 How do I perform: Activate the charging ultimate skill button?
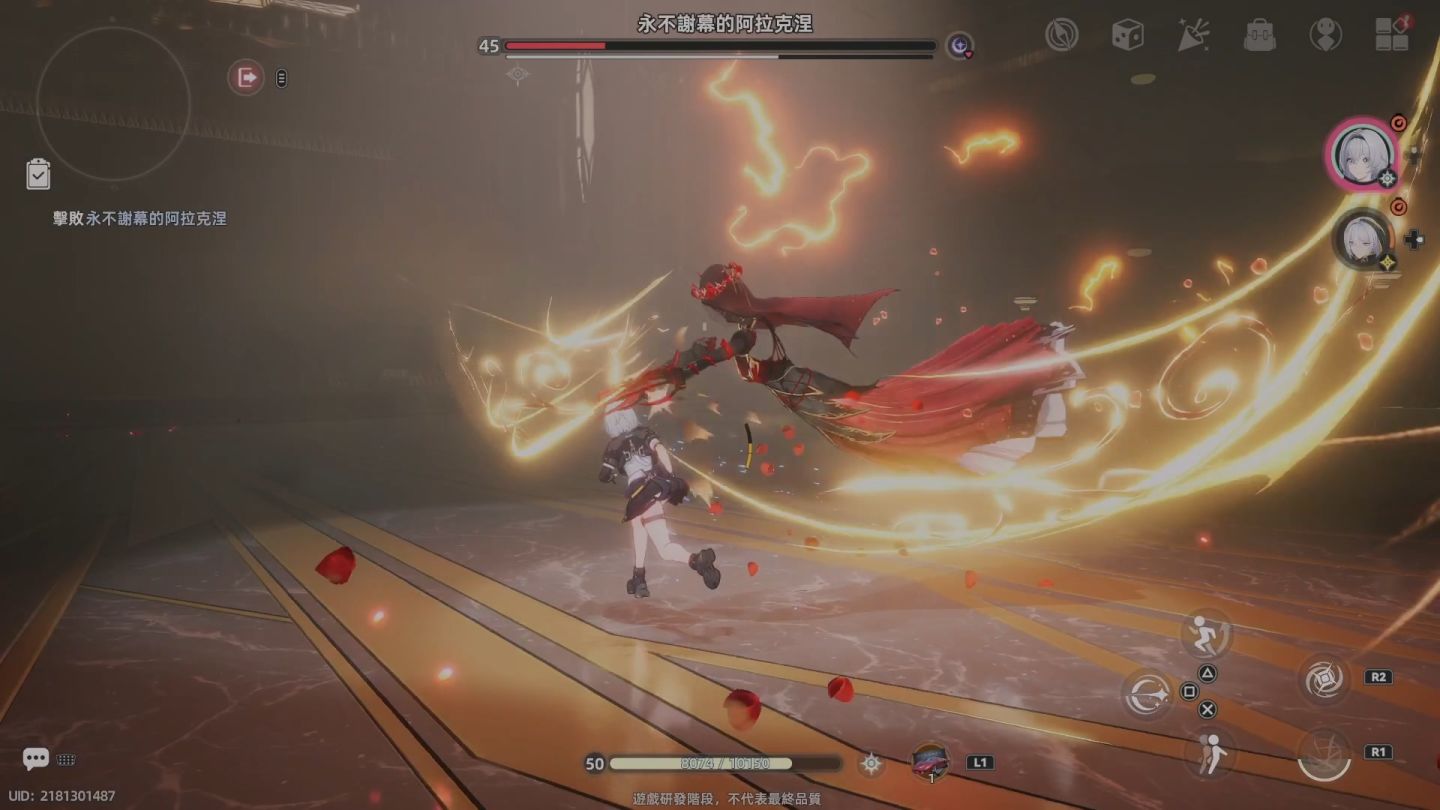[x=1324, y=753]
